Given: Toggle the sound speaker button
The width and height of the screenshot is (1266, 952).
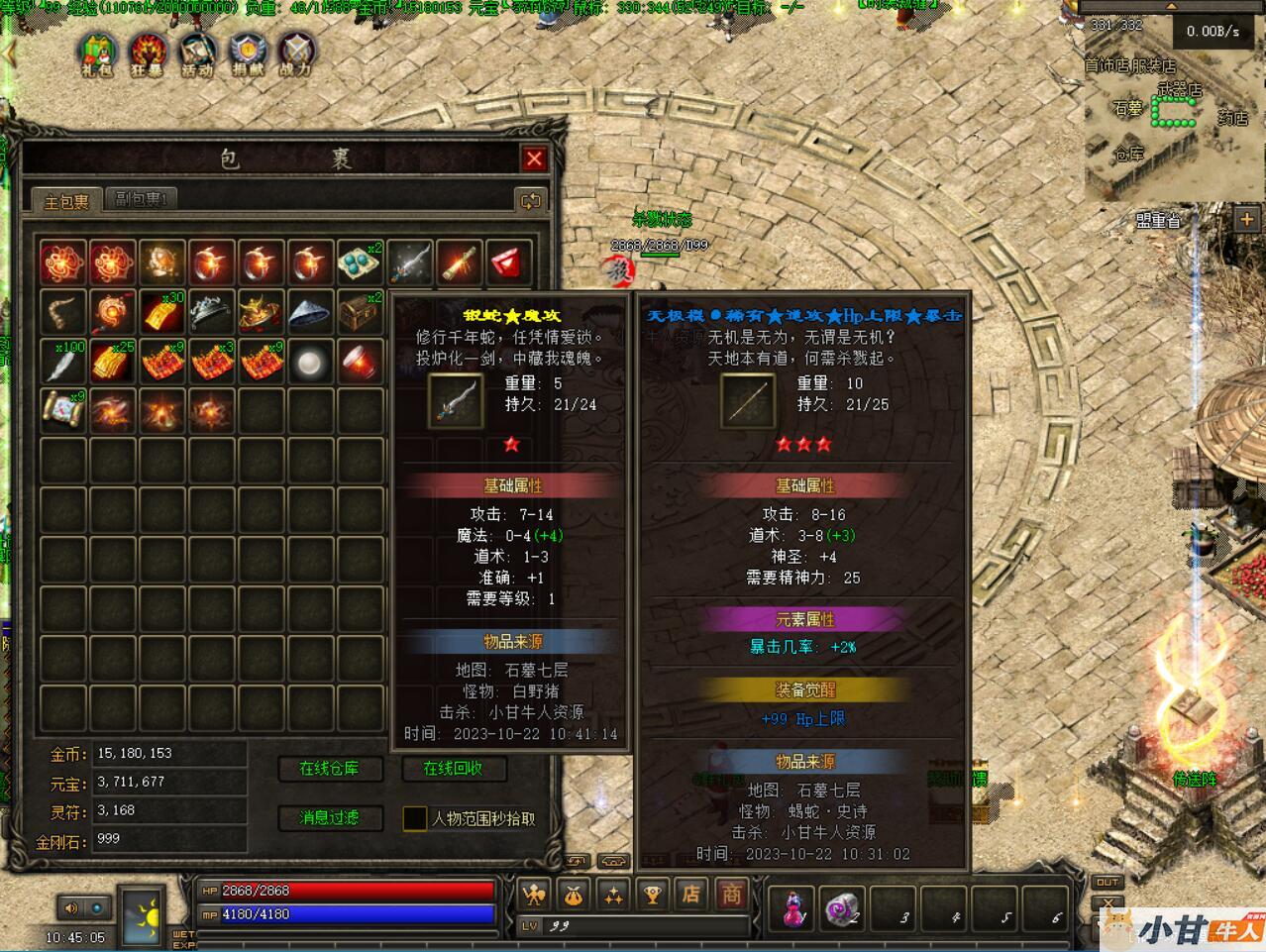Looking at the screenshot, I should pos(71,907).
